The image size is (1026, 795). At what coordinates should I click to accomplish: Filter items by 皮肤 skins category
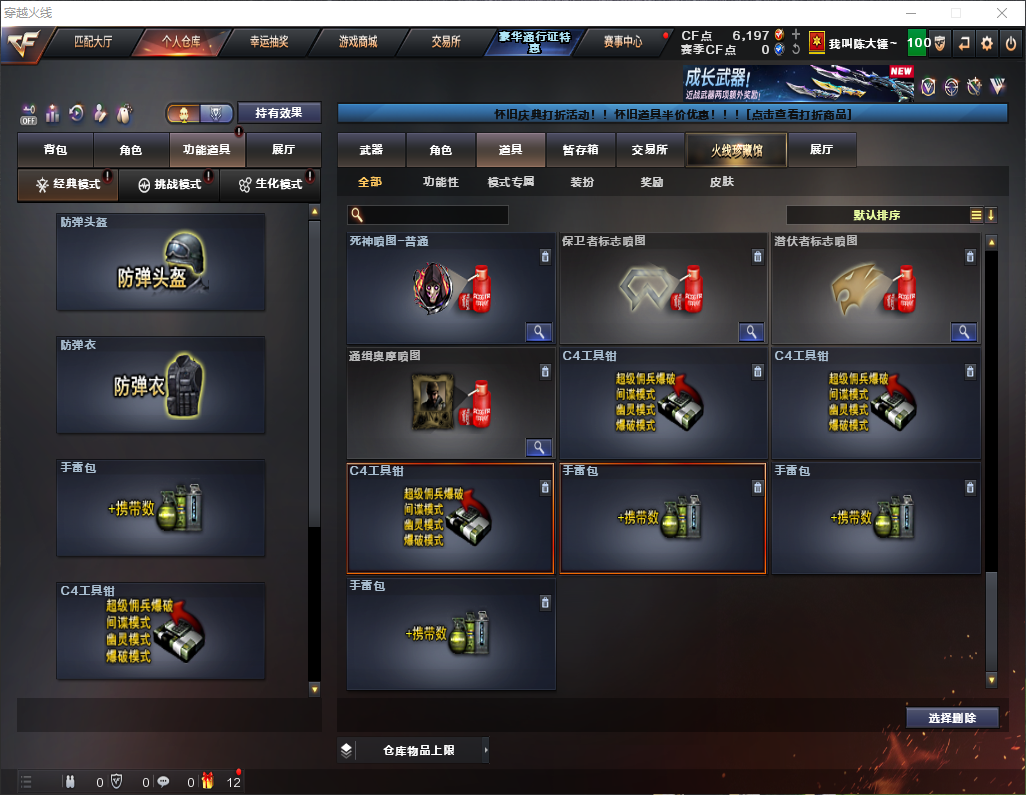tap(721, 182)
